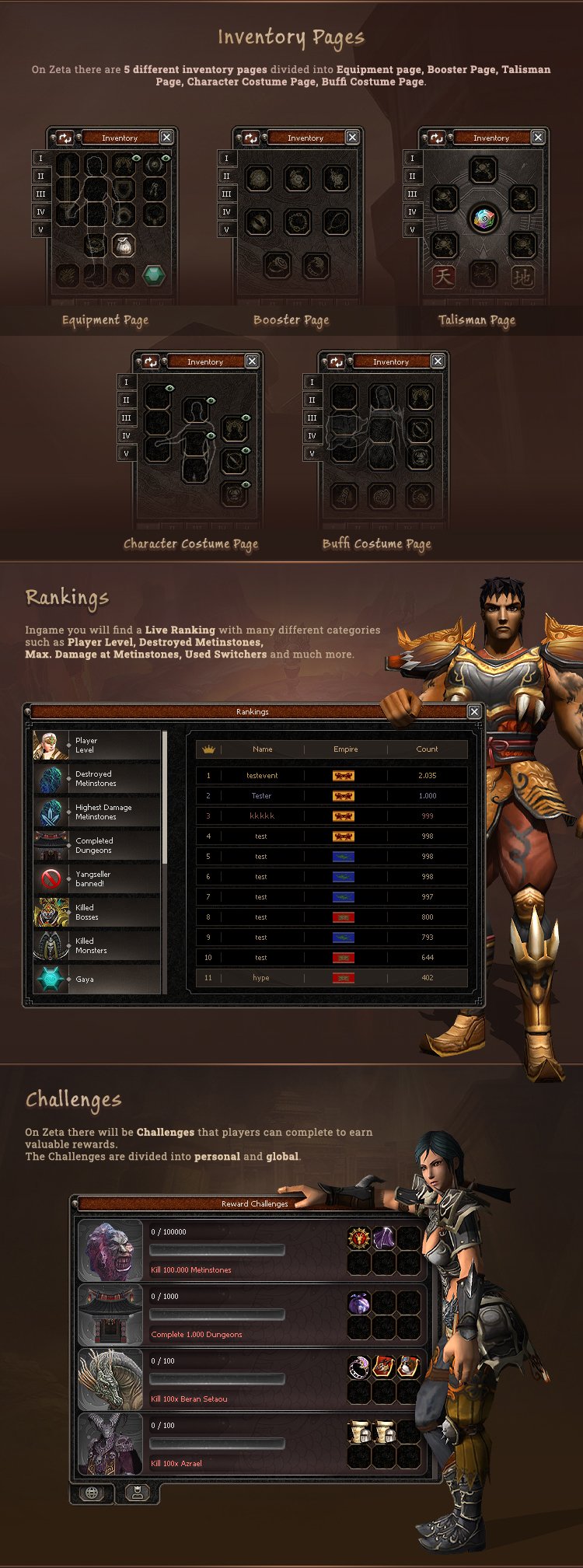Image resolution: width=583 pixels, height=1568 pixels.
Task: Switch to the global challenges globe tab
Action: coord(92,1493)
